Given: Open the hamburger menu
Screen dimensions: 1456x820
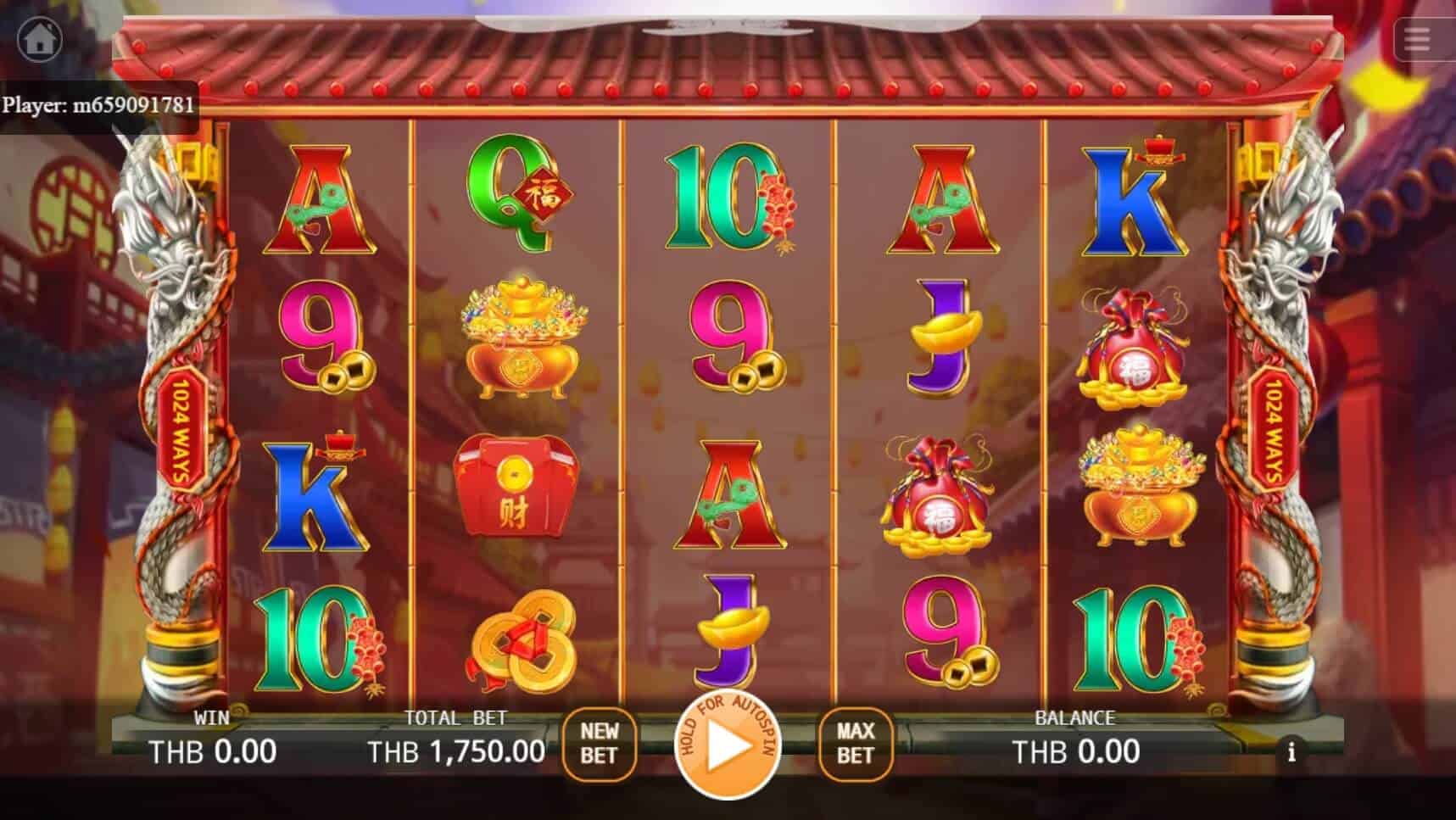Looking at the screenshot, I should 1417,39.
